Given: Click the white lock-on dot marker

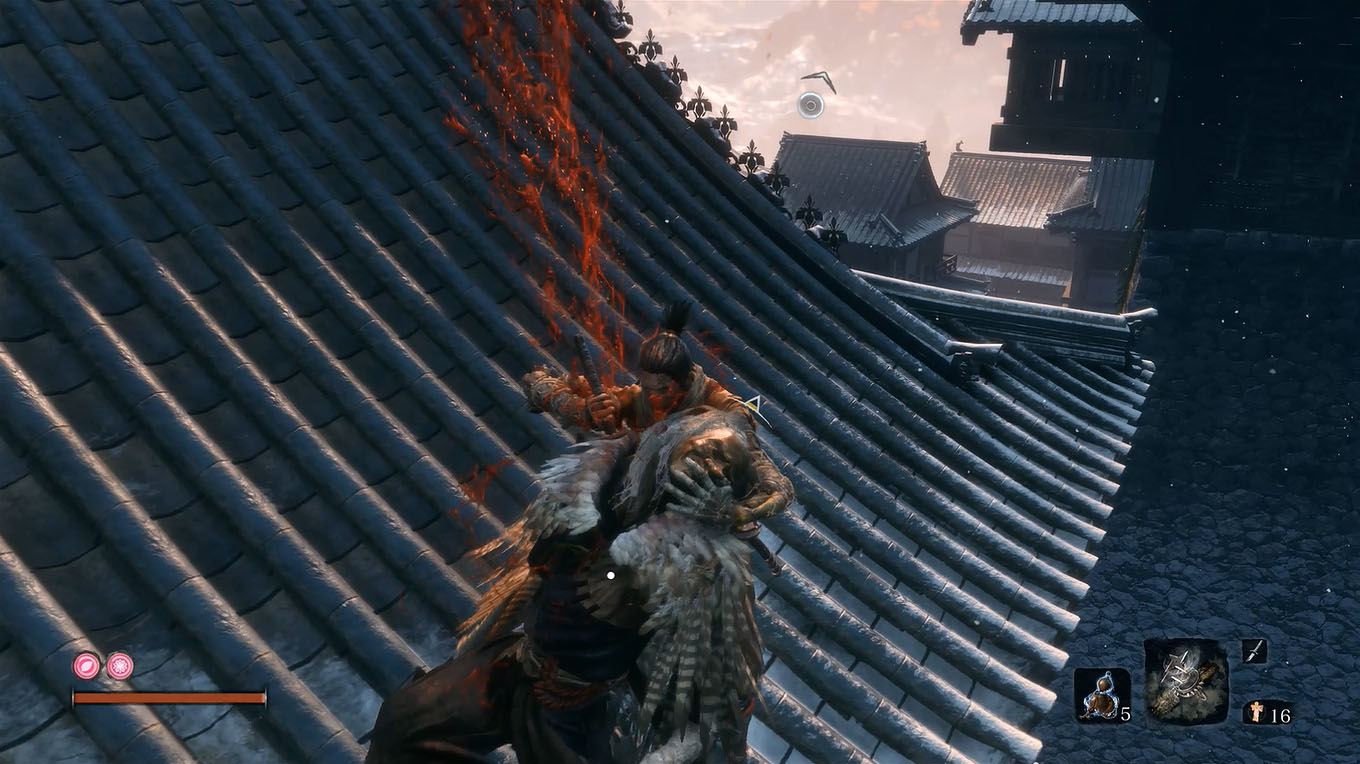Looking at the screenshot, I should coord(609,573).
